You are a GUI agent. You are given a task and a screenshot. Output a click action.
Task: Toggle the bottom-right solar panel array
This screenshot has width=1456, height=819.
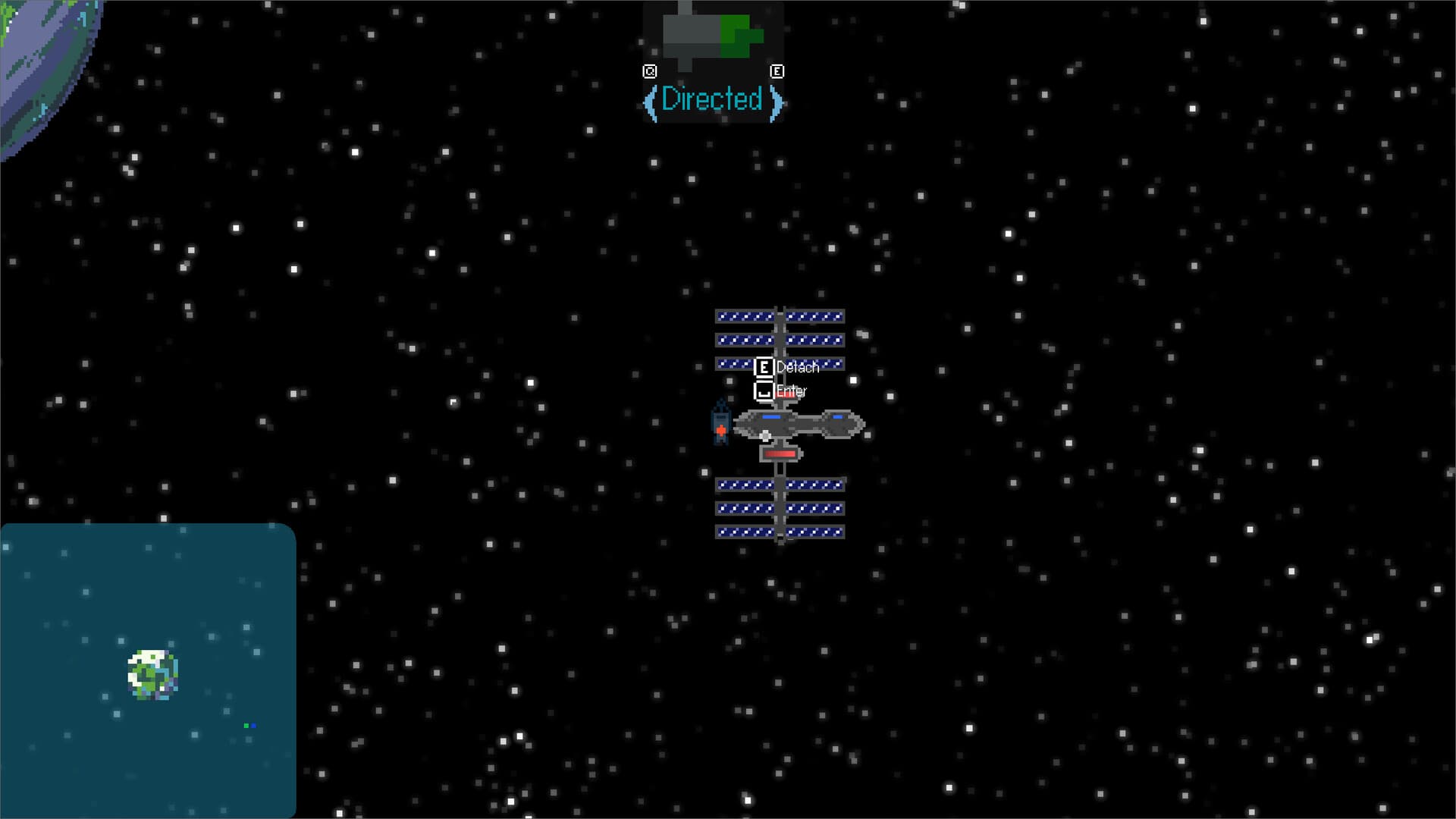click(815, 507)
